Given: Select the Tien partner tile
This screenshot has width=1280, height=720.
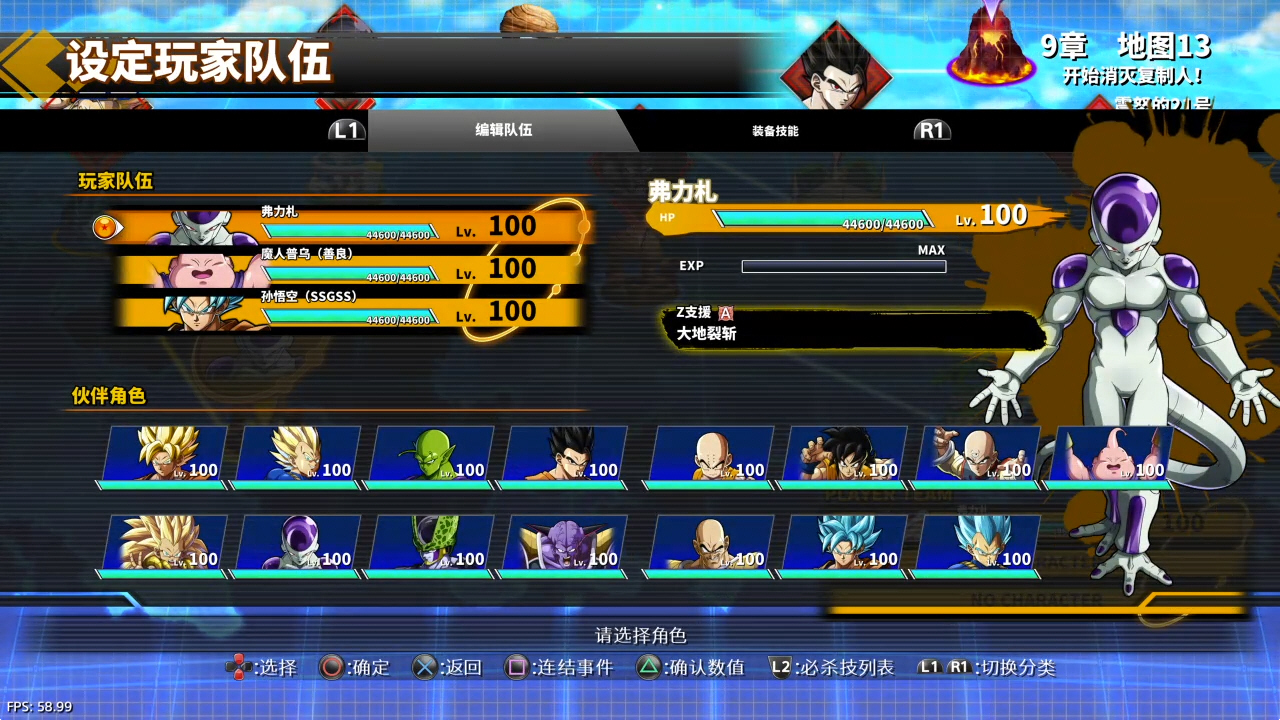Looking at the screenshot, I should point(977,456).
